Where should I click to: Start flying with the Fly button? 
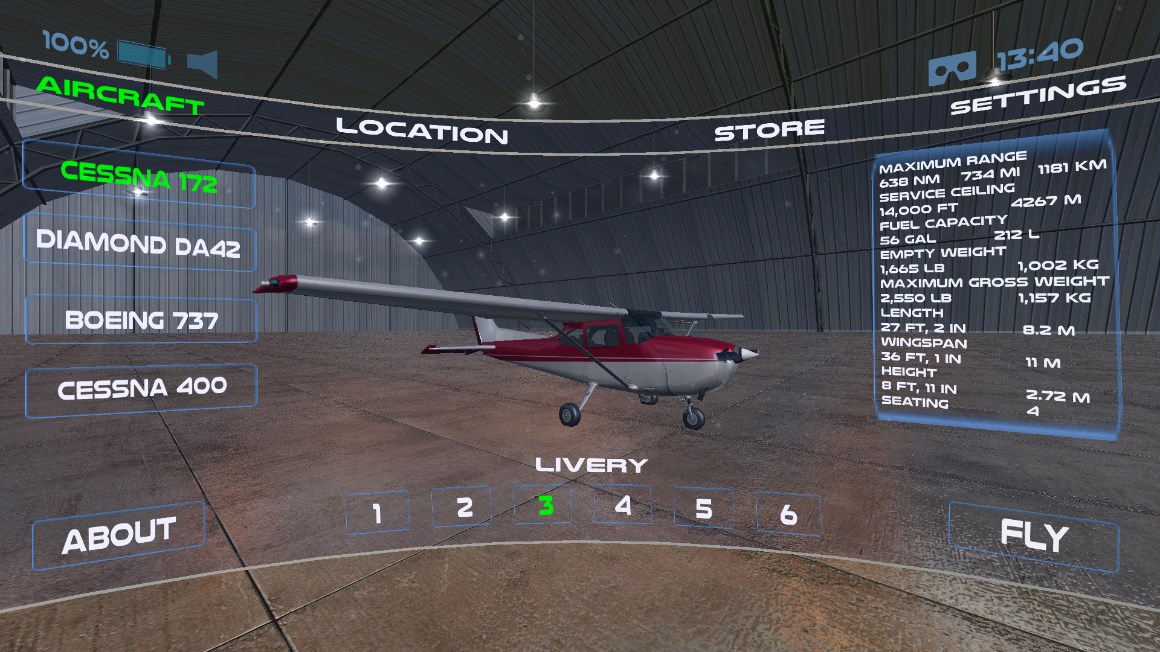click(x=1034, y=536)
